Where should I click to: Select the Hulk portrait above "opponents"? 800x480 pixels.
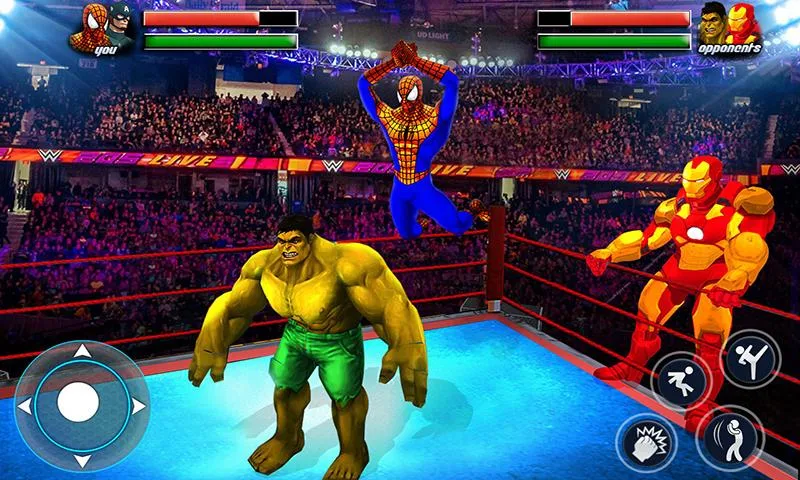point(712,20)
